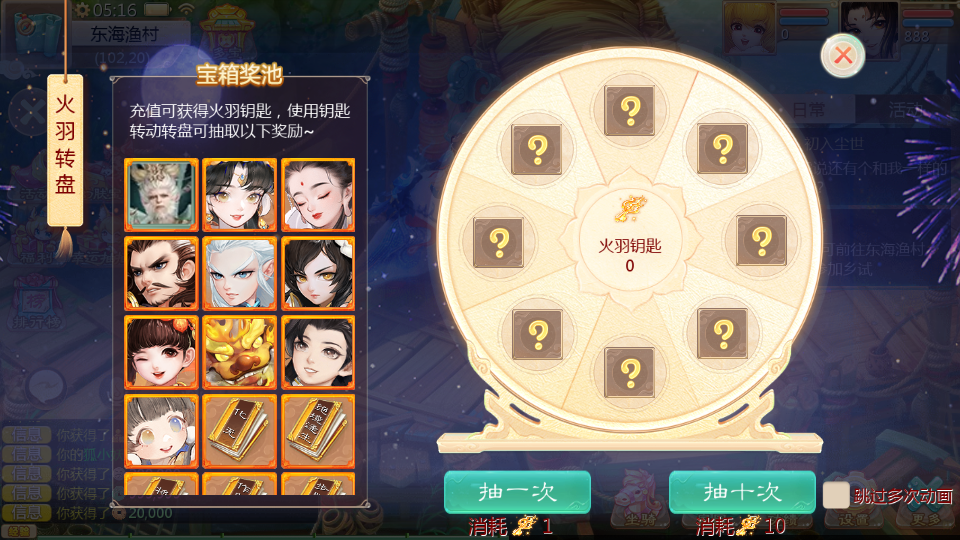Toggle the 跳过多次动画 checkbox
The image size is (960, 540).
(x=836, y=495)
